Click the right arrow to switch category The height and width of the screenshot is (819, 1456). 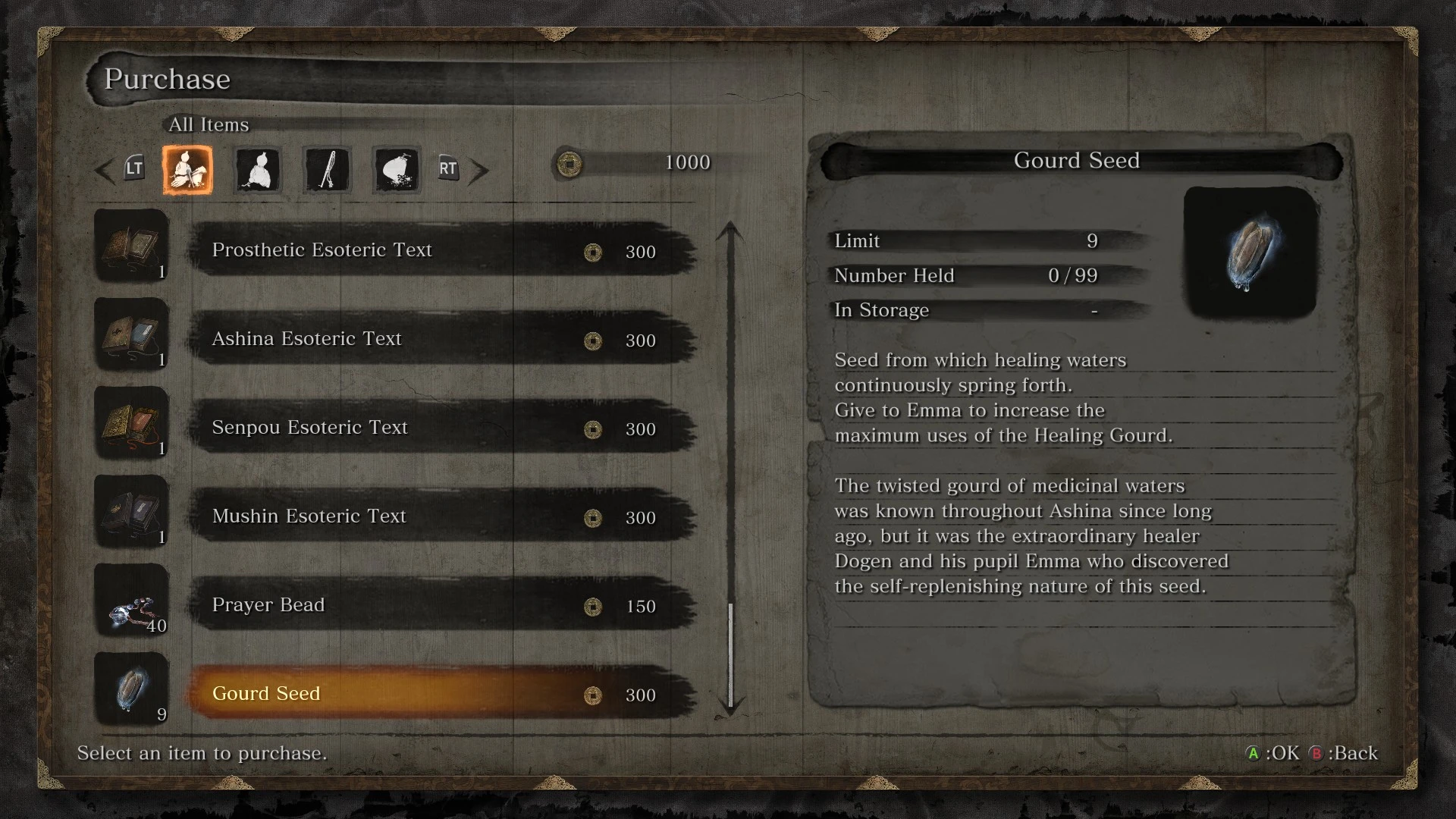tap(479, 171)
